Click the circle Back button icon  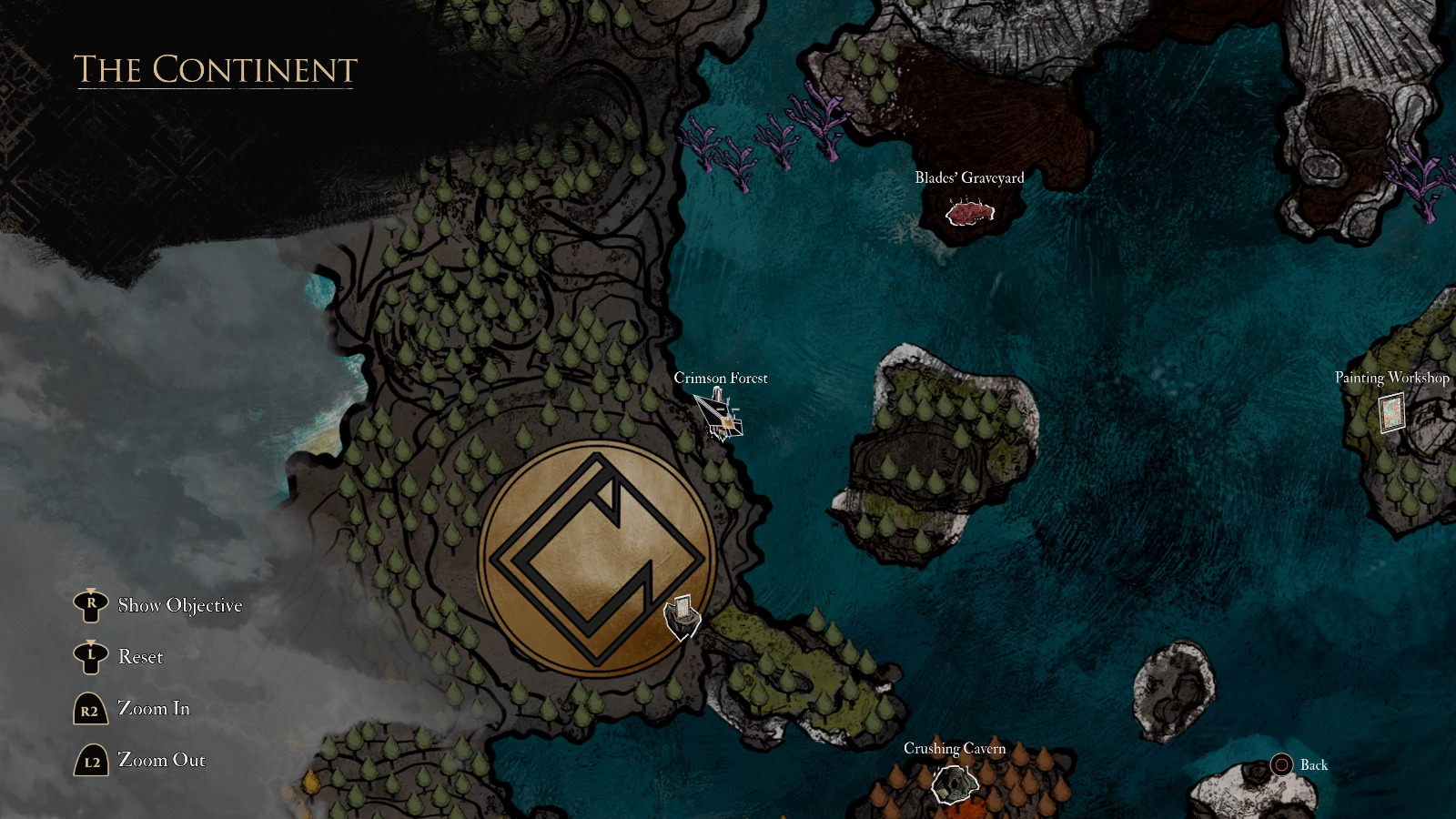pos(1283,765)
